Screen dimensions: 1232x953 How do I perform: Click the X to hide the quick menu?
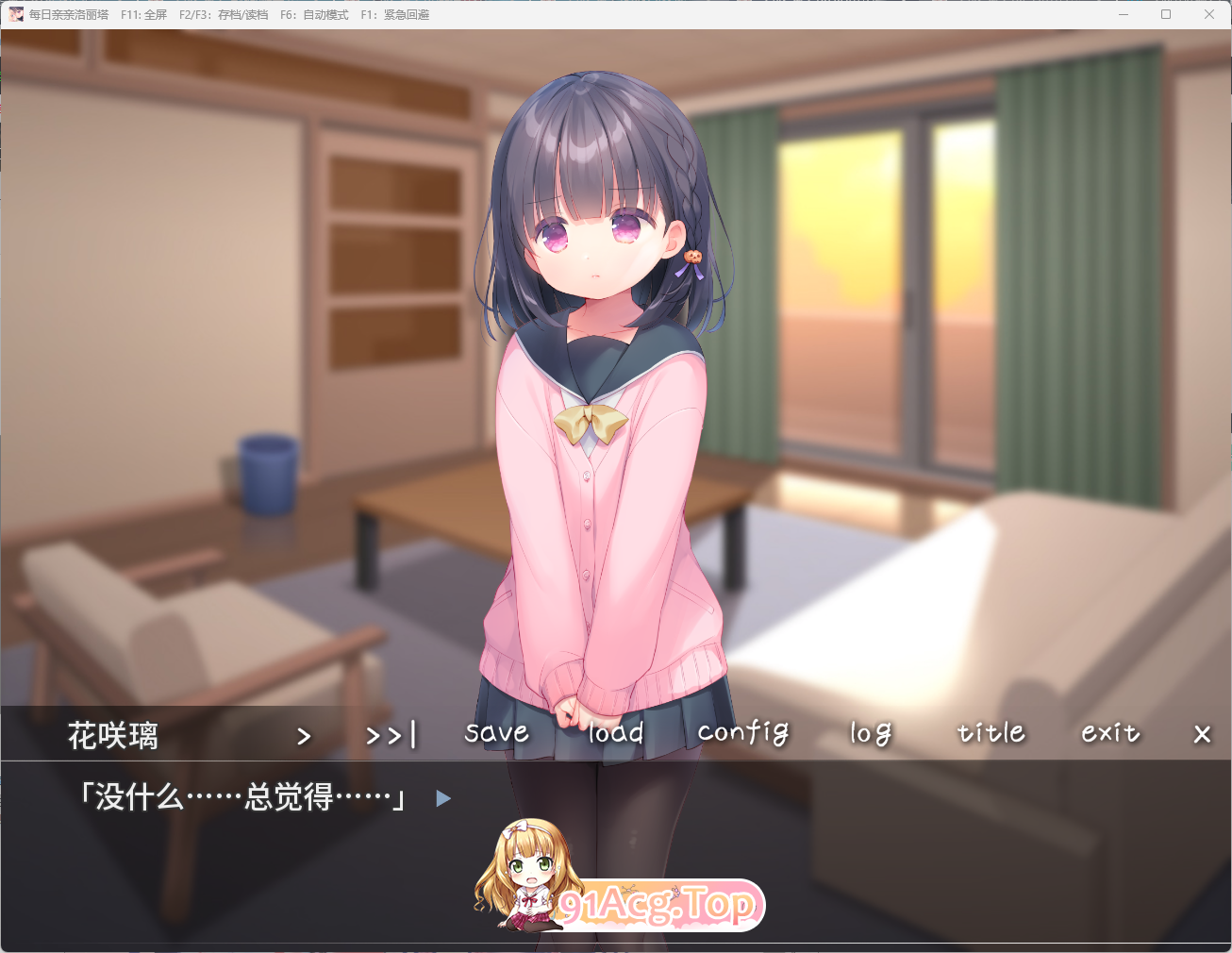[1202, 734]
